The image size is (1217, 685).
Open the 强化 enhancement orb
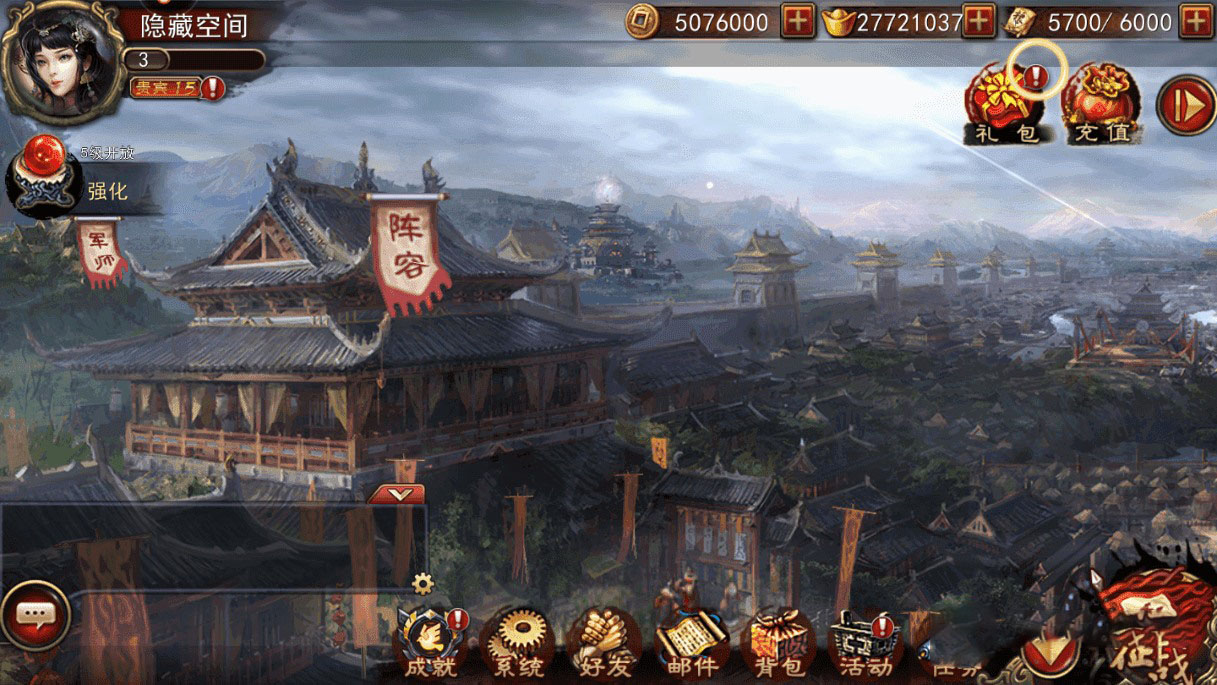45,182
